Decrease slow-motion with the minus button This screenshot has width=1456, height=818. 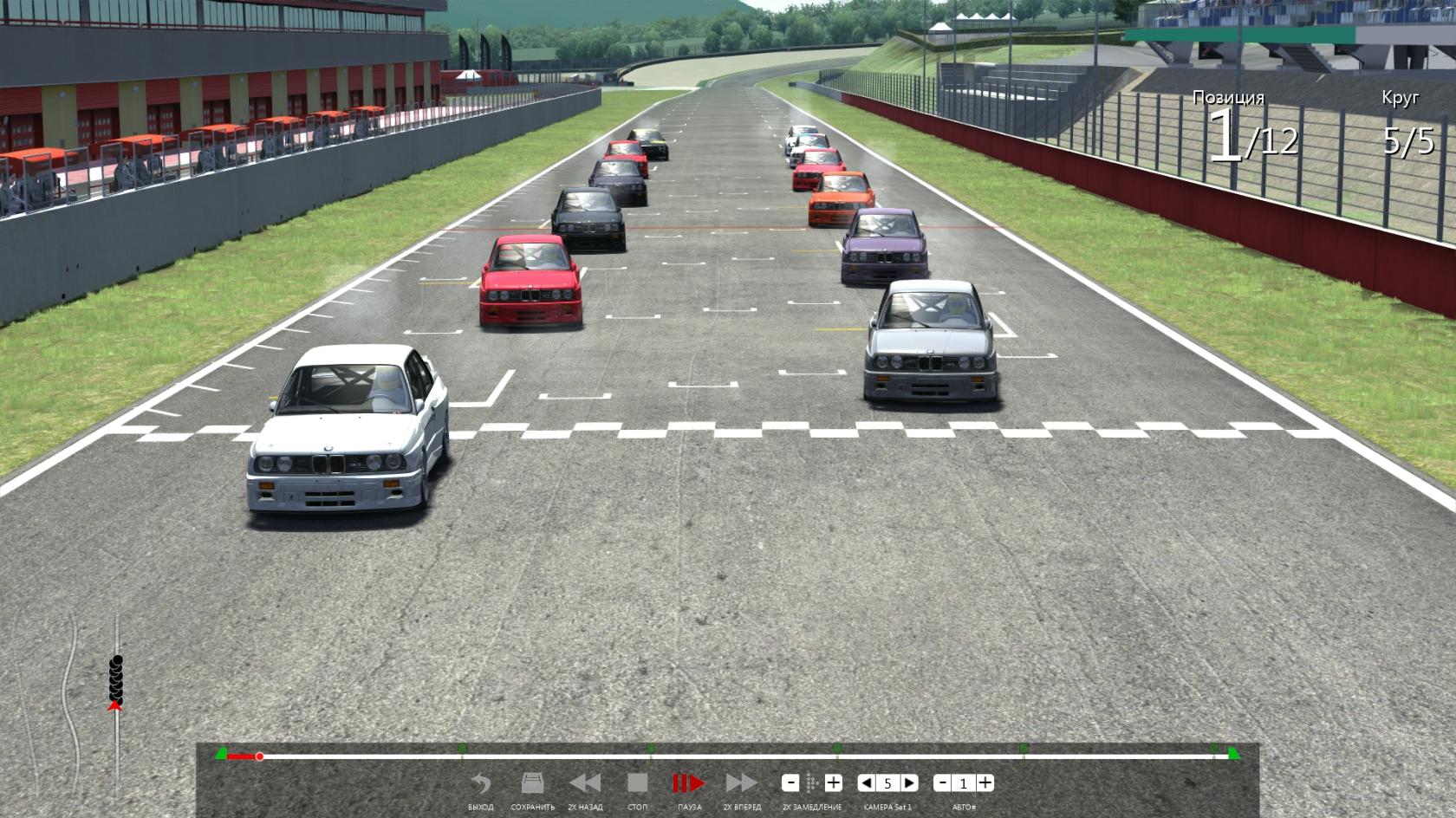pos(790,783)
